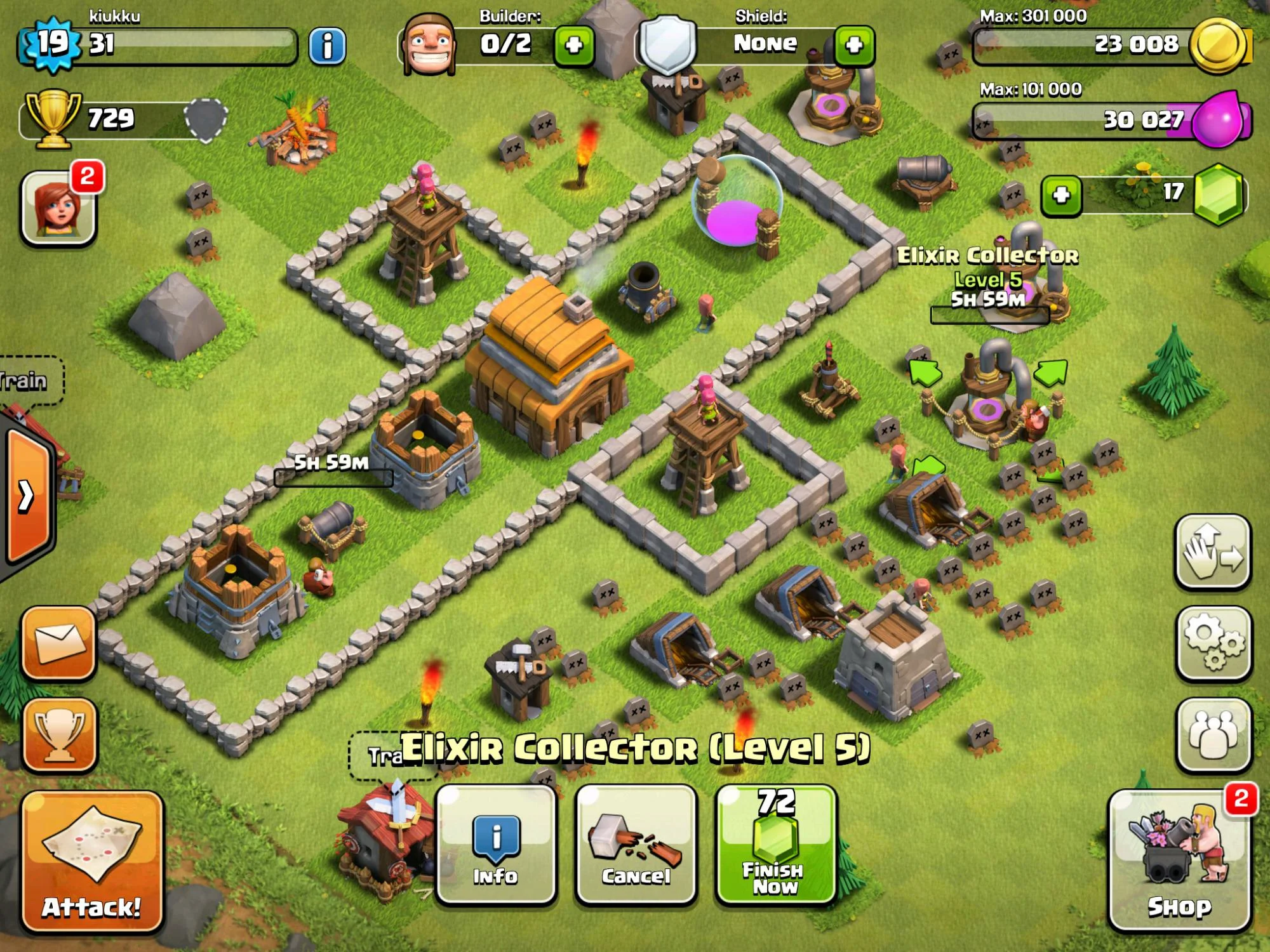This screenshot has height=952, width=1270.
Task: Open the mail inbox
Action: 59,642
